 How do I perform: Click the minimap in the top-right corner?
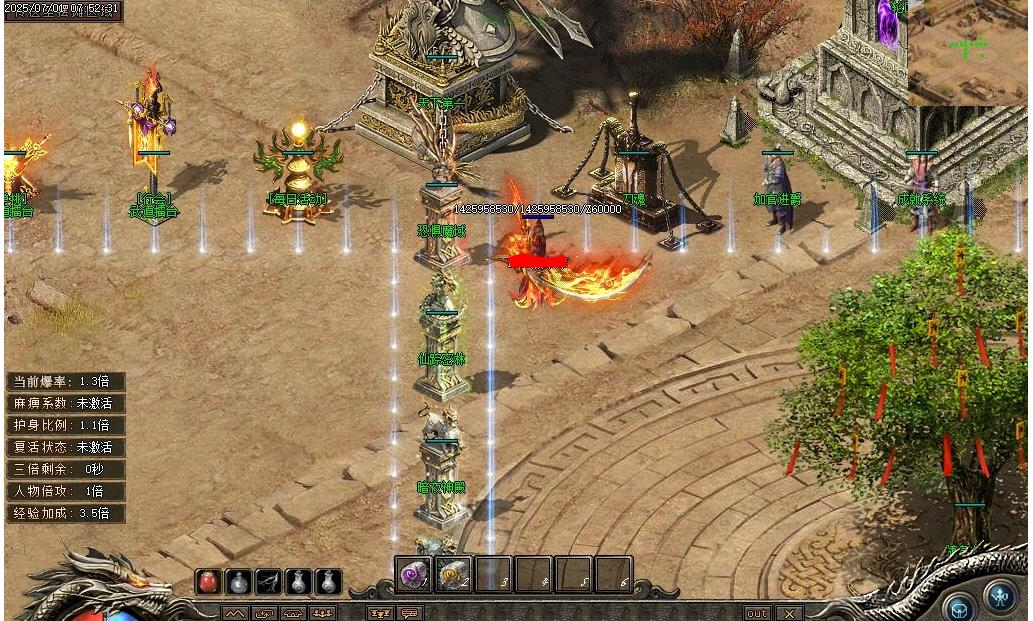pyautogui.click(x=968, y=52)
